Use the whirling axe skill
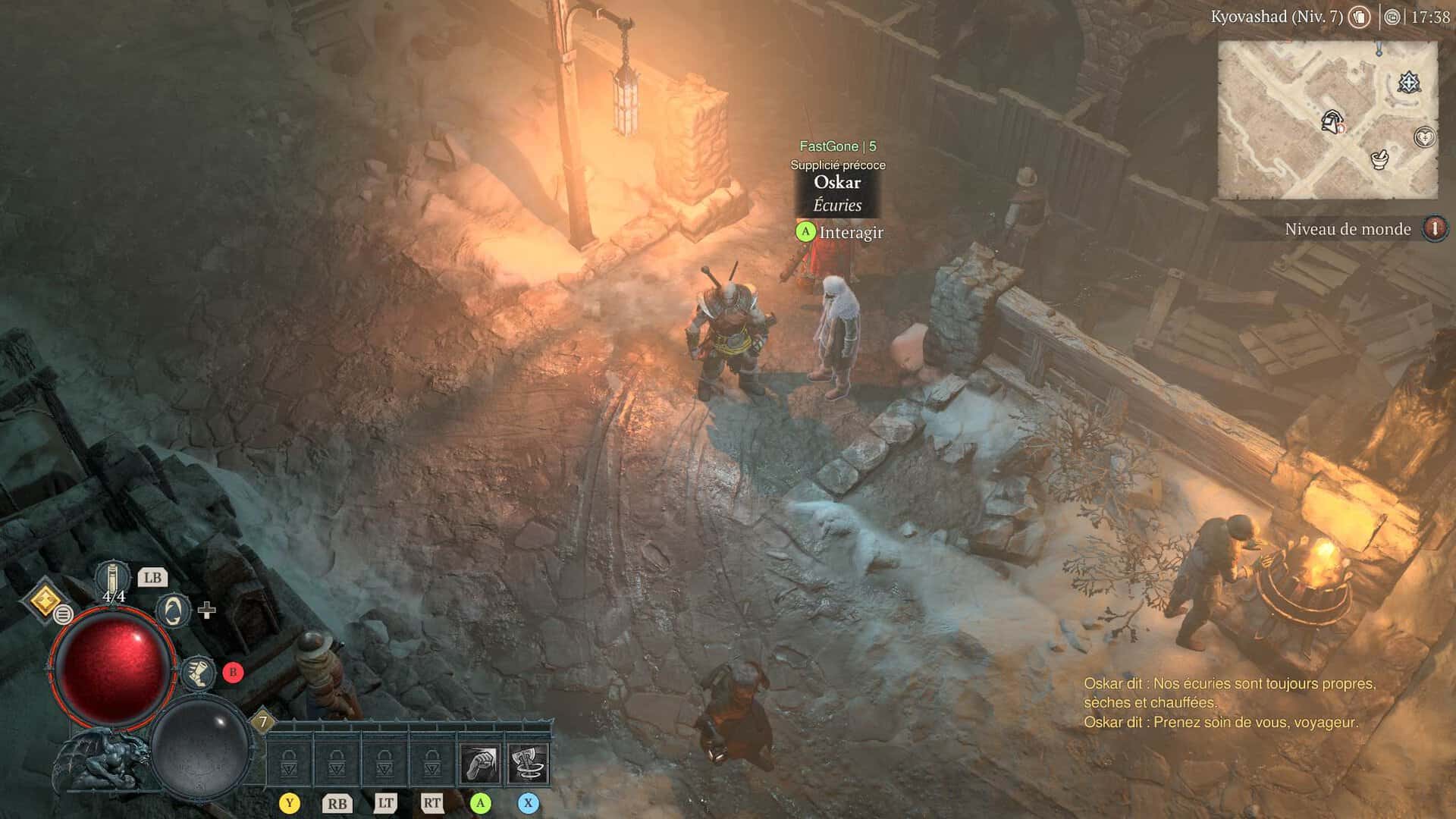The image size is (1456, 819). [x=527, y=764]
